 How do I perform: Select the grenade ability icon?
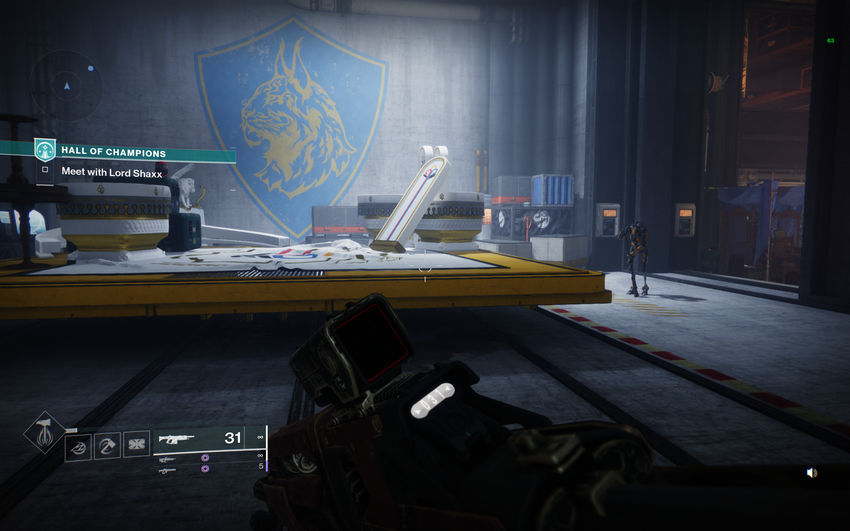pos(78,446)
